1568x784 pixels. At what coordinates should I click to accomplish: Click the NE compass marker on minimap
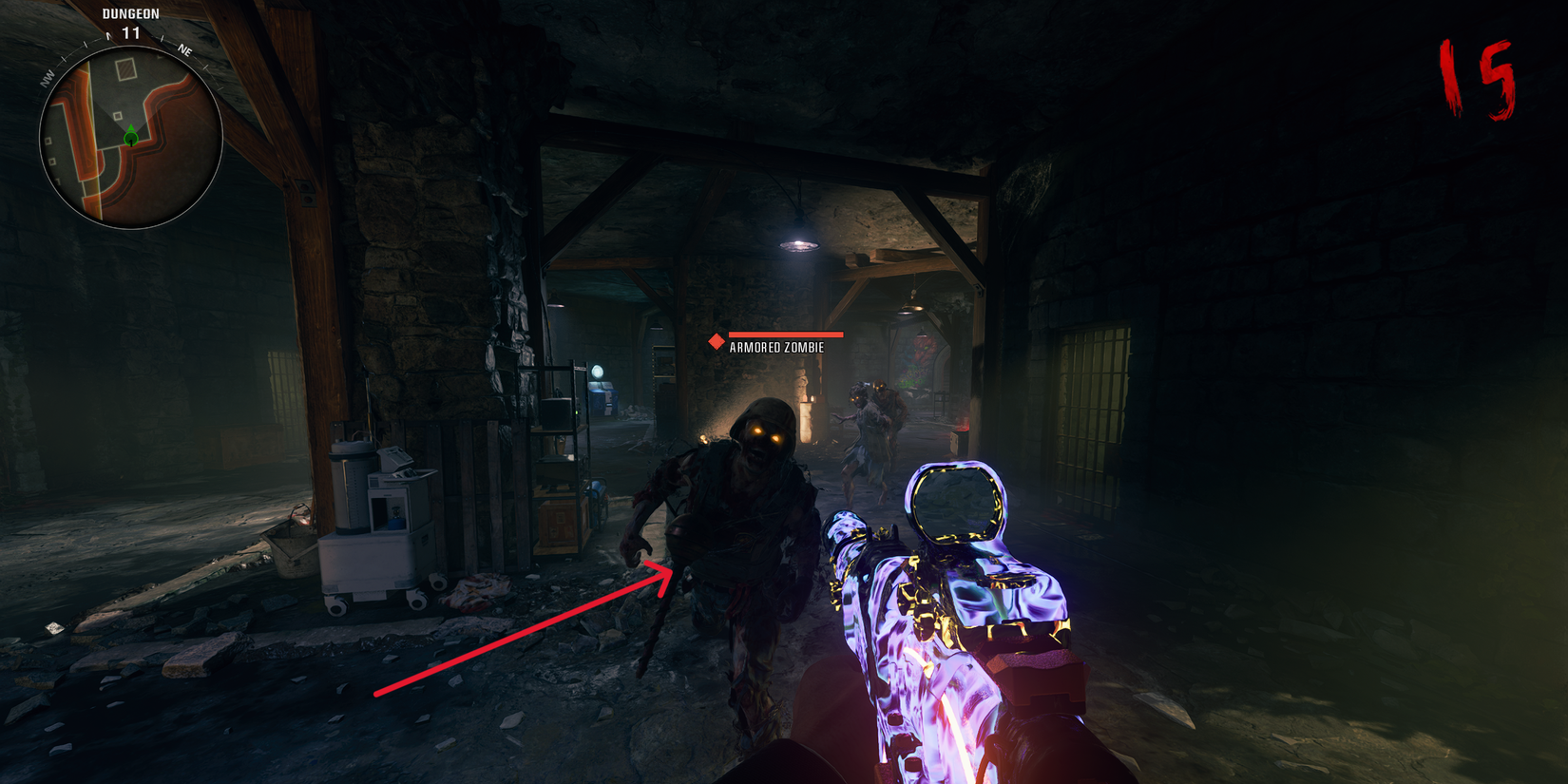pos(185,50)
